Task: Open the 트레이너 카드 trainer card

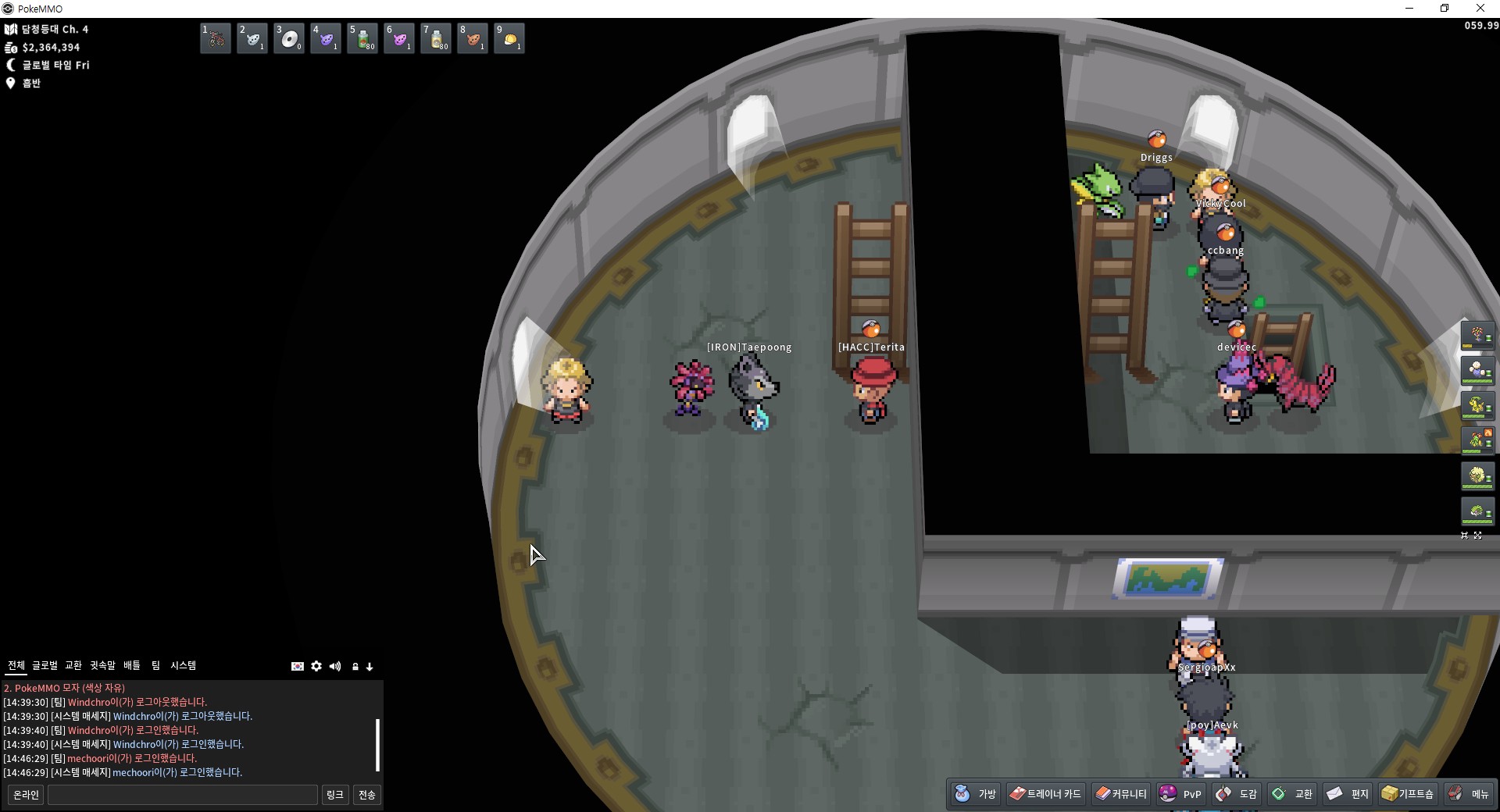Action: pos(1045,794)
